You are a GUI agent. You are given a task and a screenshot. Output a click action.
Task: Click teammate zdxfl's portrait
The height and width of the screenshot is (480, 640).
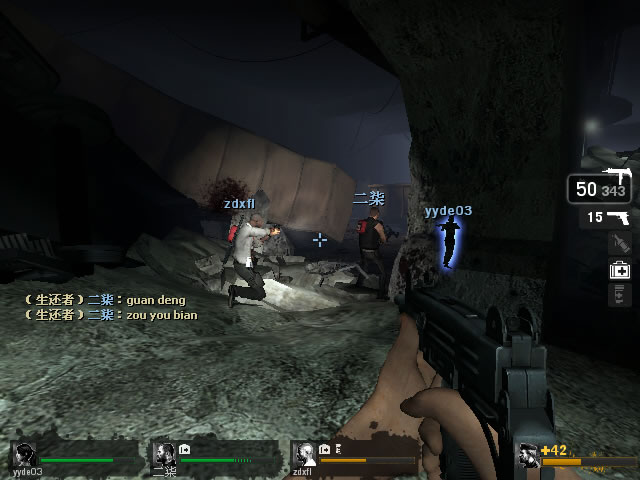point(305,454)
